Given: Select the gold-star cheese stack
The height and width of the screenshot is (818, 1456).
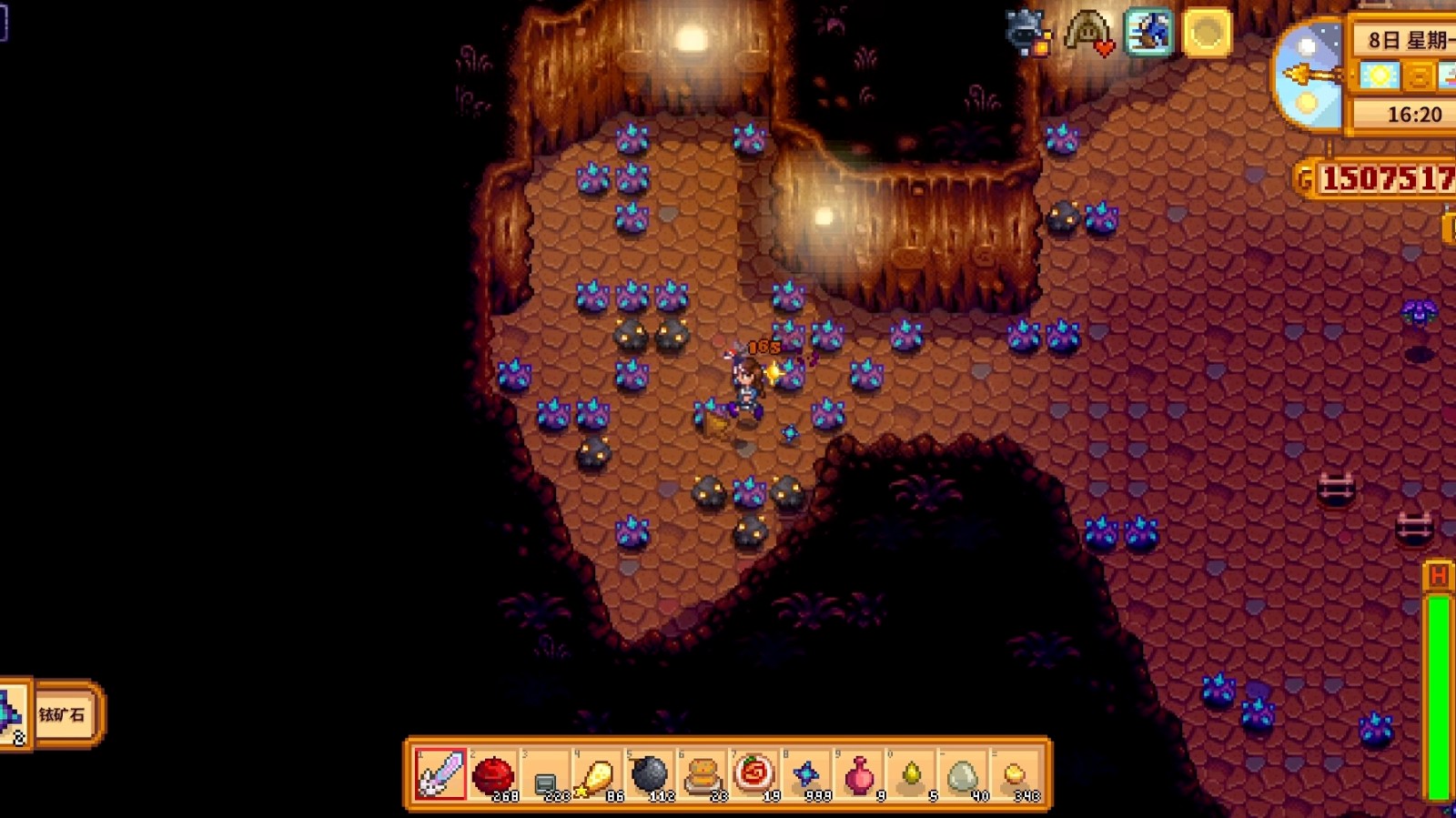Looking at the screenshot, I should coord(597,774).
